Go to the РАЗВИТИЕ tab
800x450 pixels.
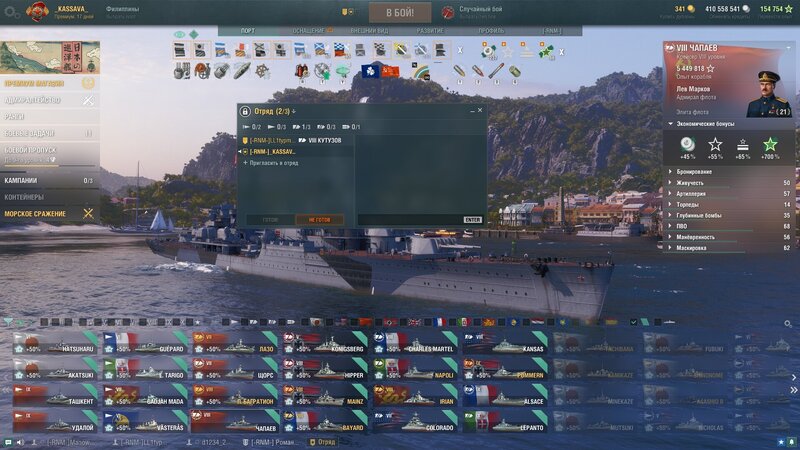pos(430,31)
